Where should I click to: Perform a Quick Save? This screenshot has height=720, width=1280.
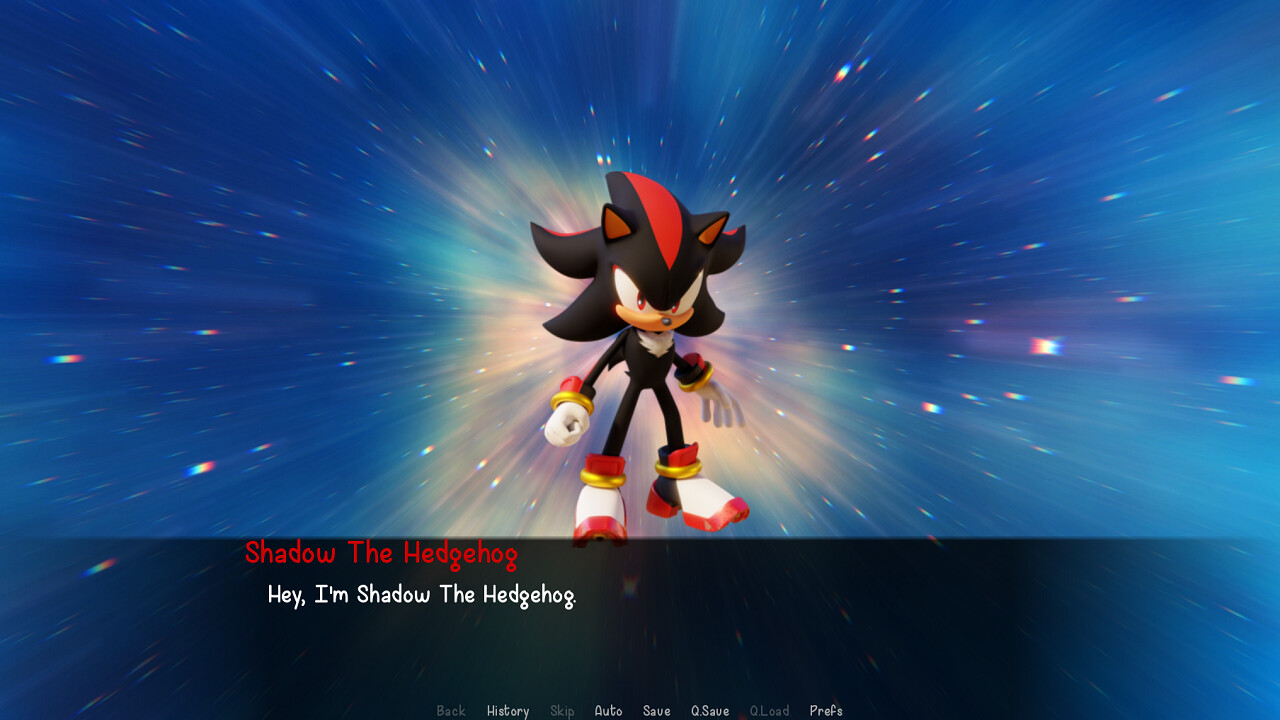coord(709,710)
